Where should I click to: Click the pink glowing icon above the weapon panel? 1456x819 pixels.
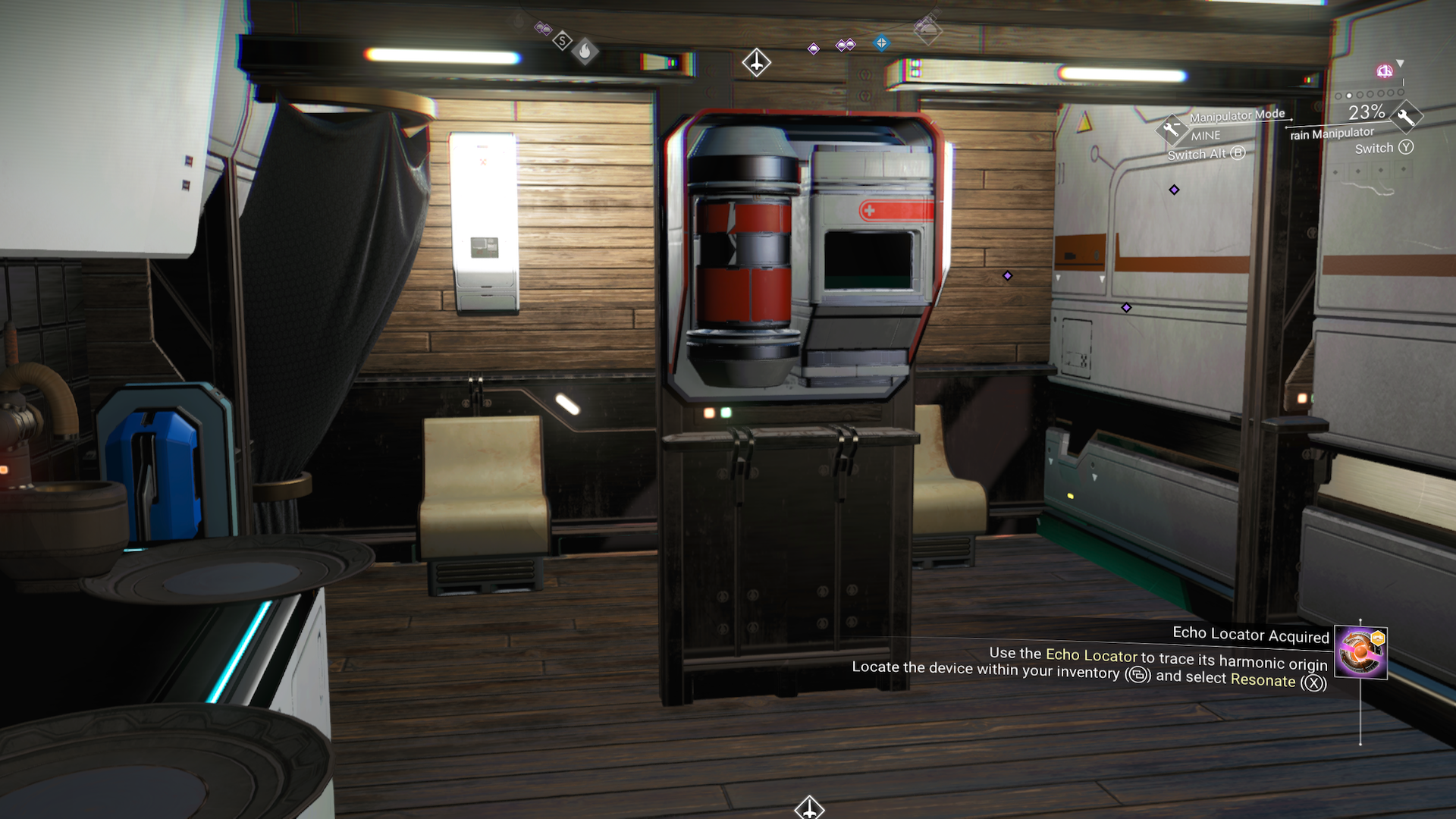coord(1385,71)
